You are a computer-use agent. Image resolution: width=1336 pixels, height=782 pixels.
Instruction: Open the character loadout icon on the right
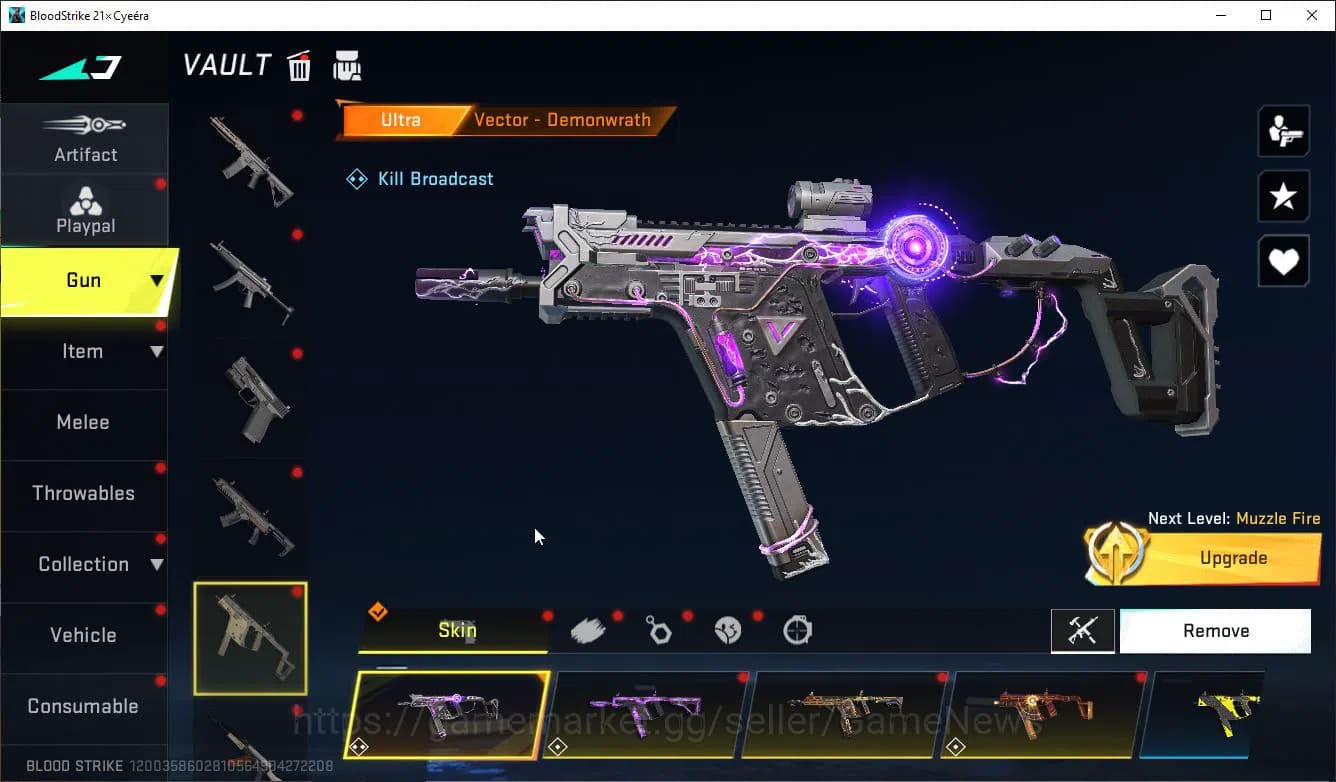[x=1283, y=130]
